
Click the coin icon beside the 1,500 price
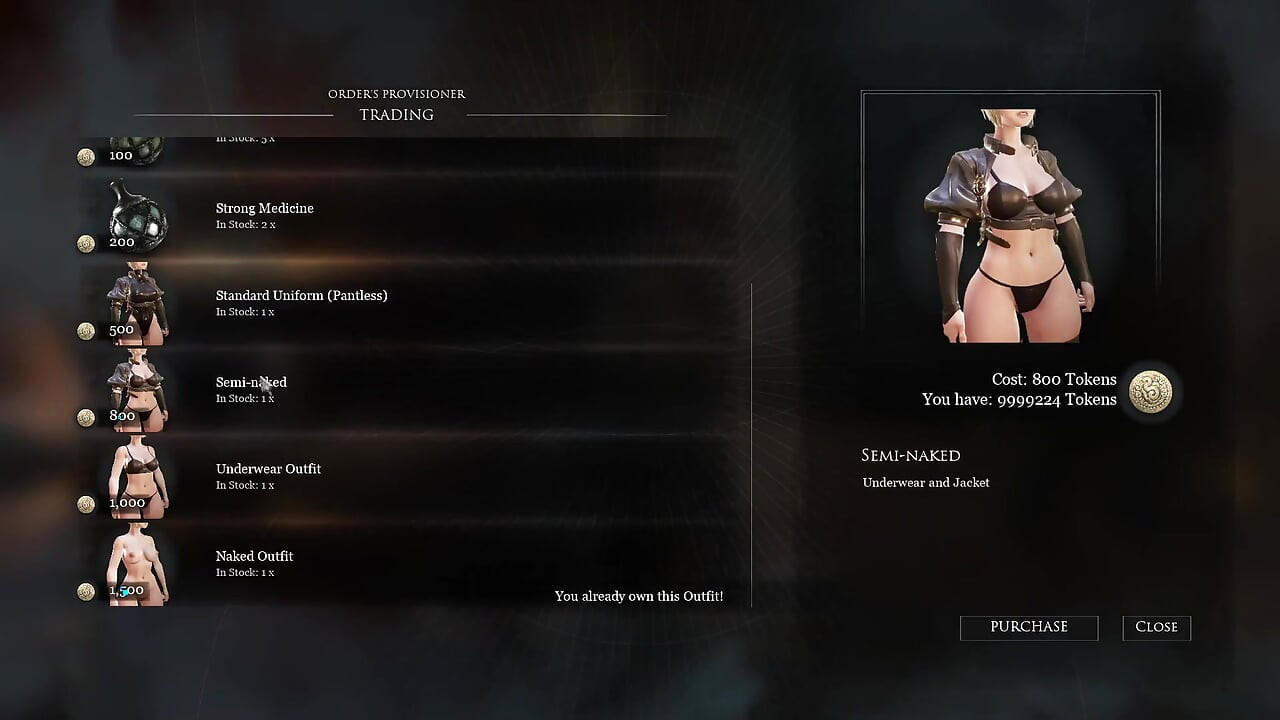click(x=86, y=591)
